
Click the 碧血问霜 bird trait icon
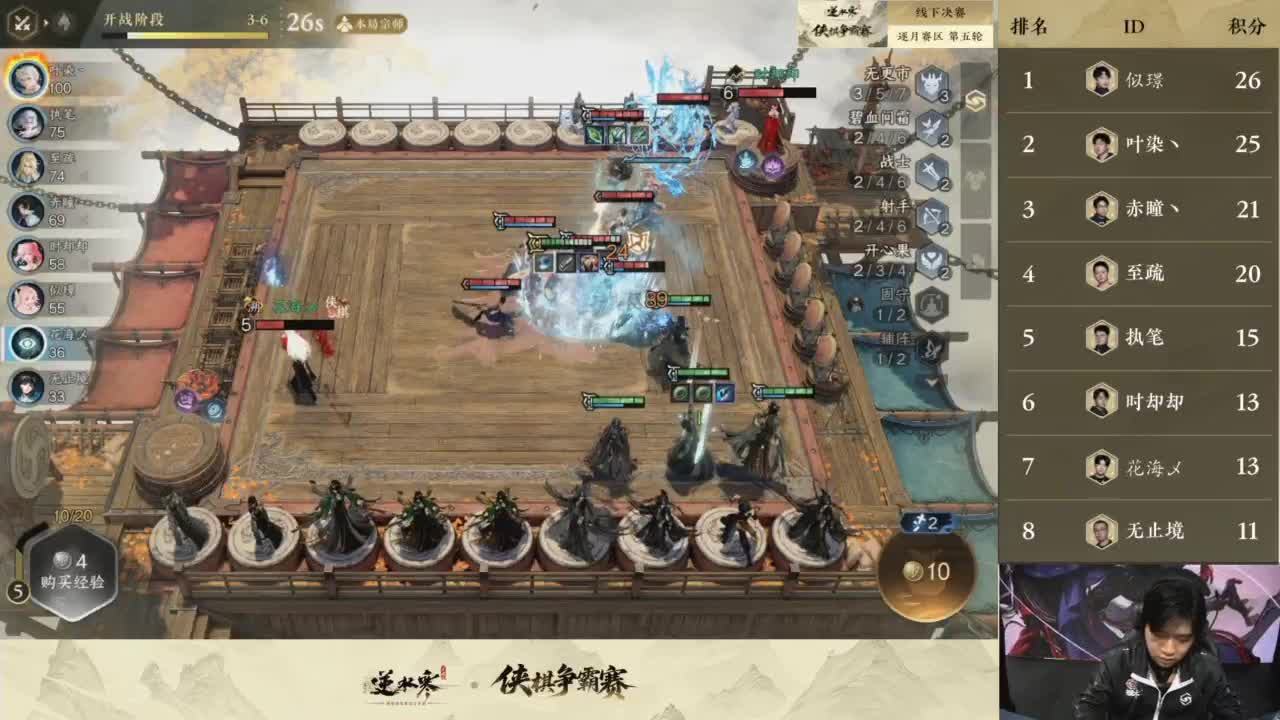(931, 128)
